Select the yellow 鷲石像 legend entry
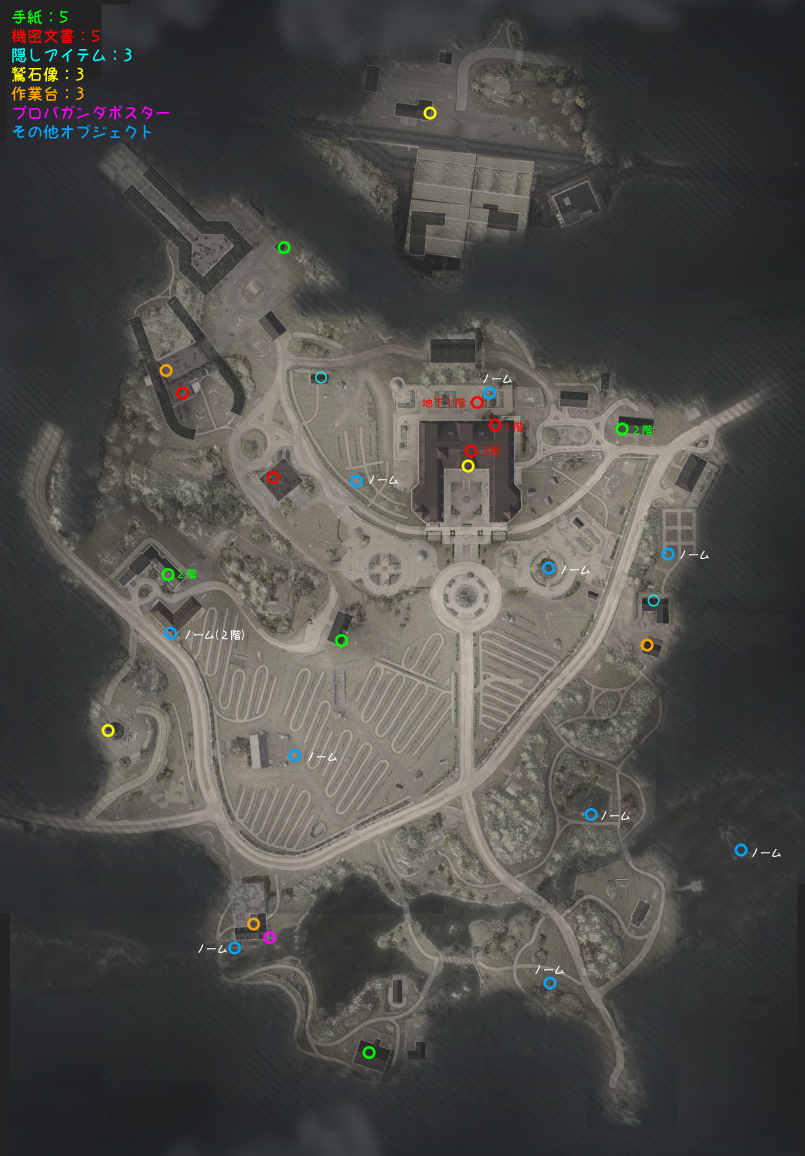 click(x=48, y=74)
